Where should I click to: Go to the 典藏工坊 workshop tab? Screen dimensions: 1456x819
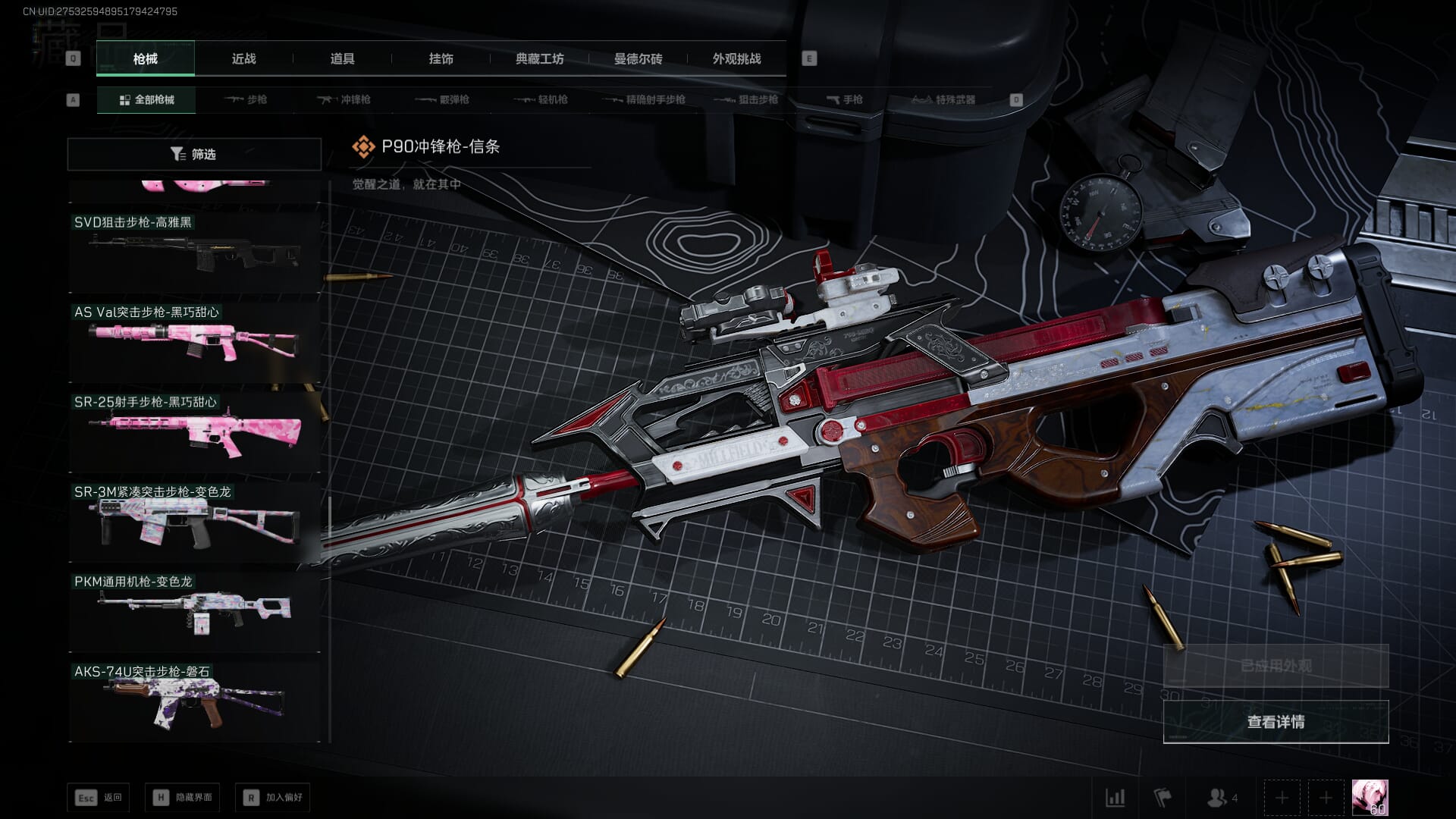click(539, 58)
